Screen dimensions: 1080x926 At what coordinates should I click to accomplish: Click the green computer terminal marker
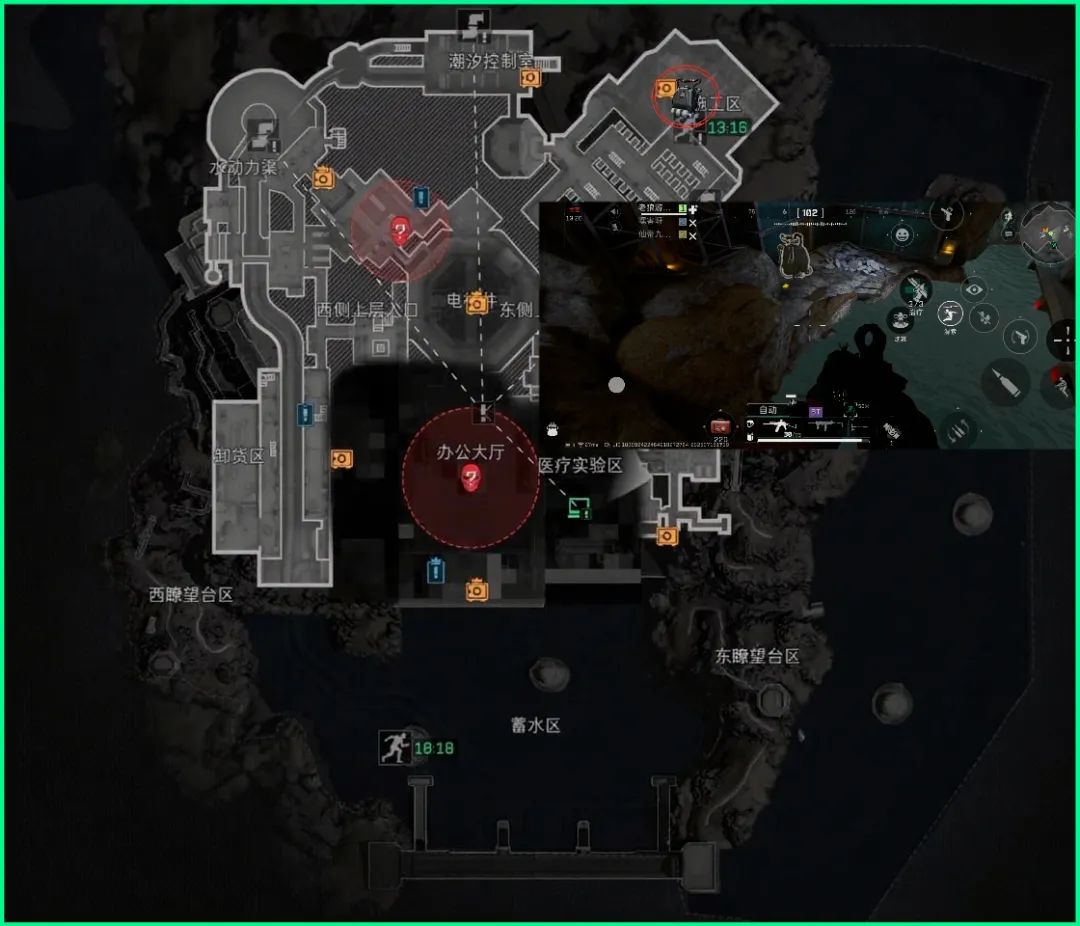pyautogui.click(x=578, y=507)
